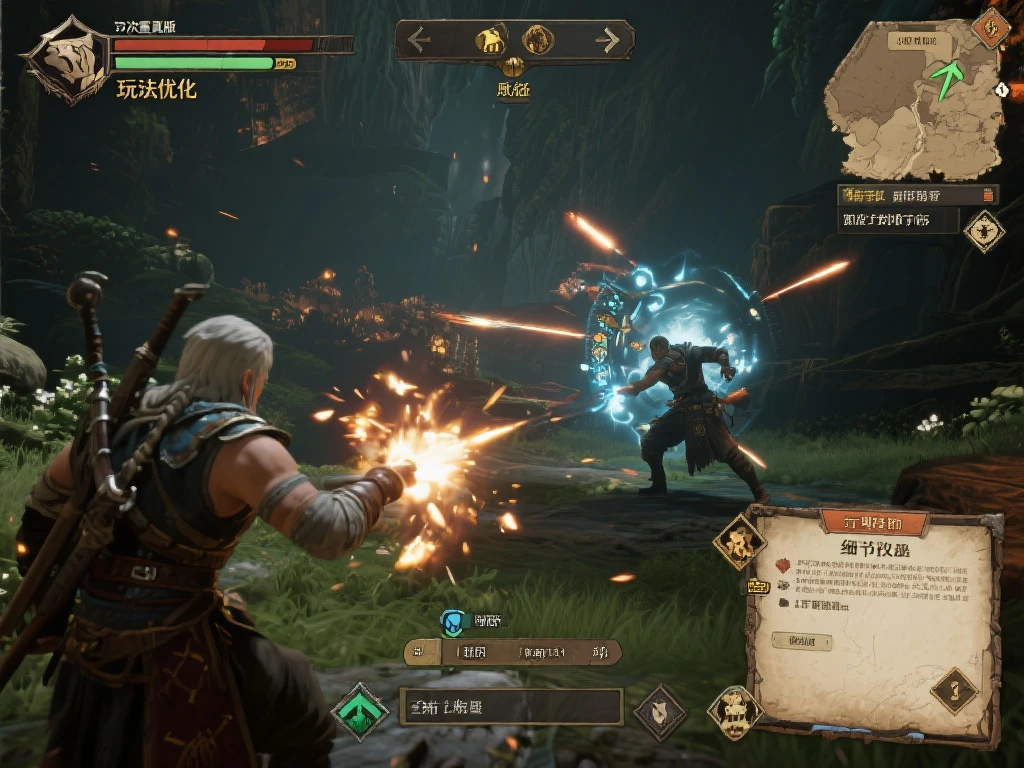
Task: Select the golden fist icon in top bar
Action: click(490, 40)
